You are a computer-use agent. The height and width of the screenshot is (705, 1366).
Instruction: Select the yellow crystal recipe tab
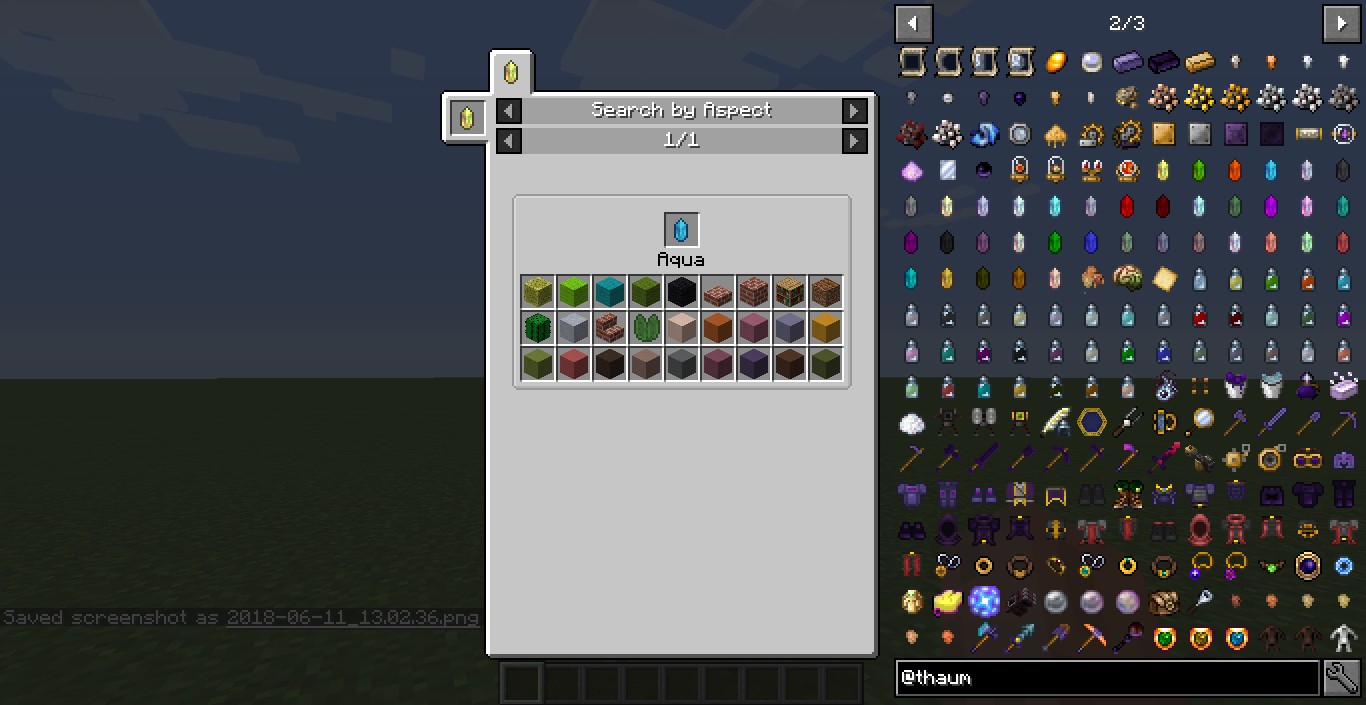511,73
